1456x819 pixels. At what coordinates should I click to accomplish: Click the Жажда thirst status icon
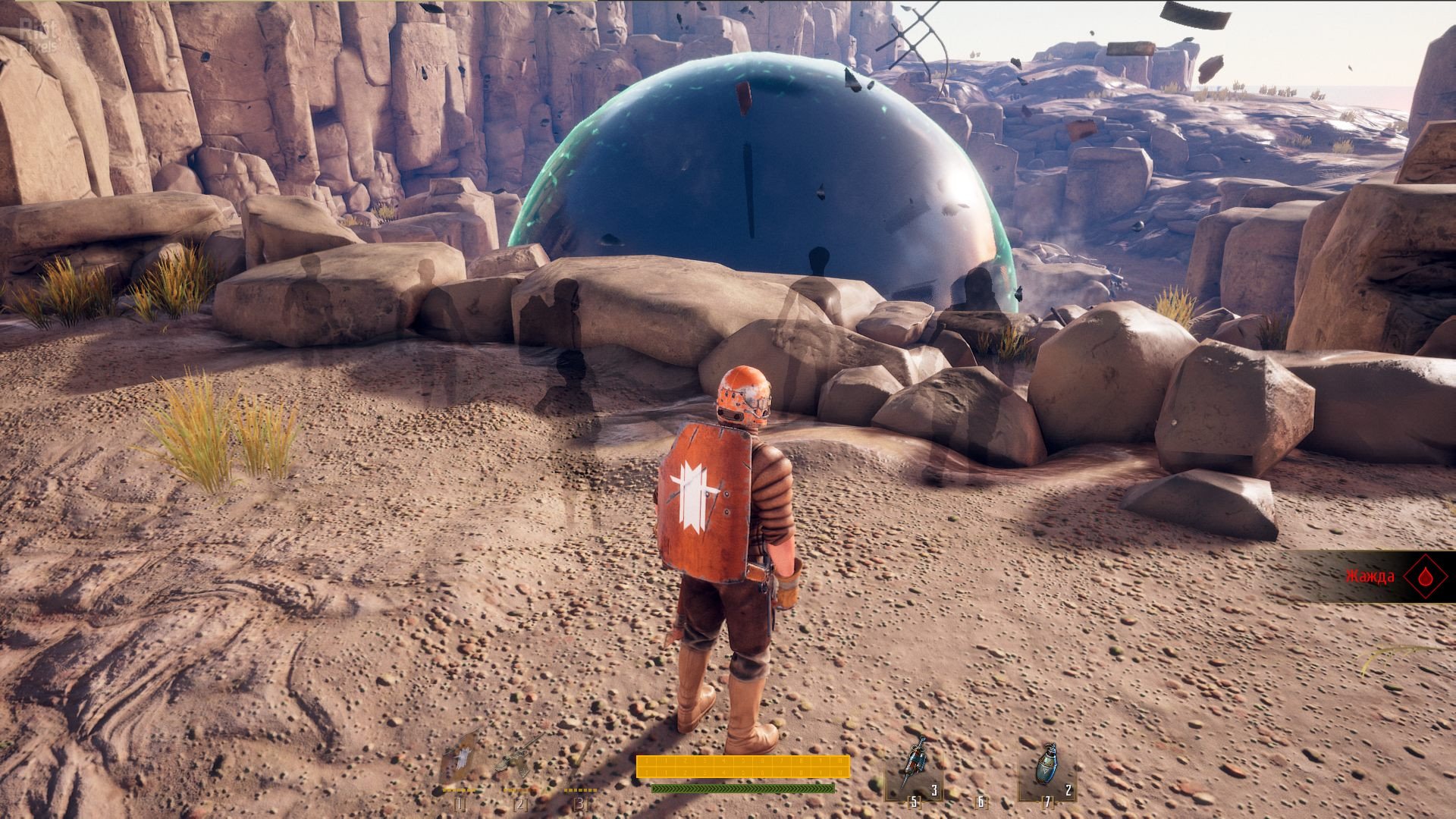(1428, 576)
